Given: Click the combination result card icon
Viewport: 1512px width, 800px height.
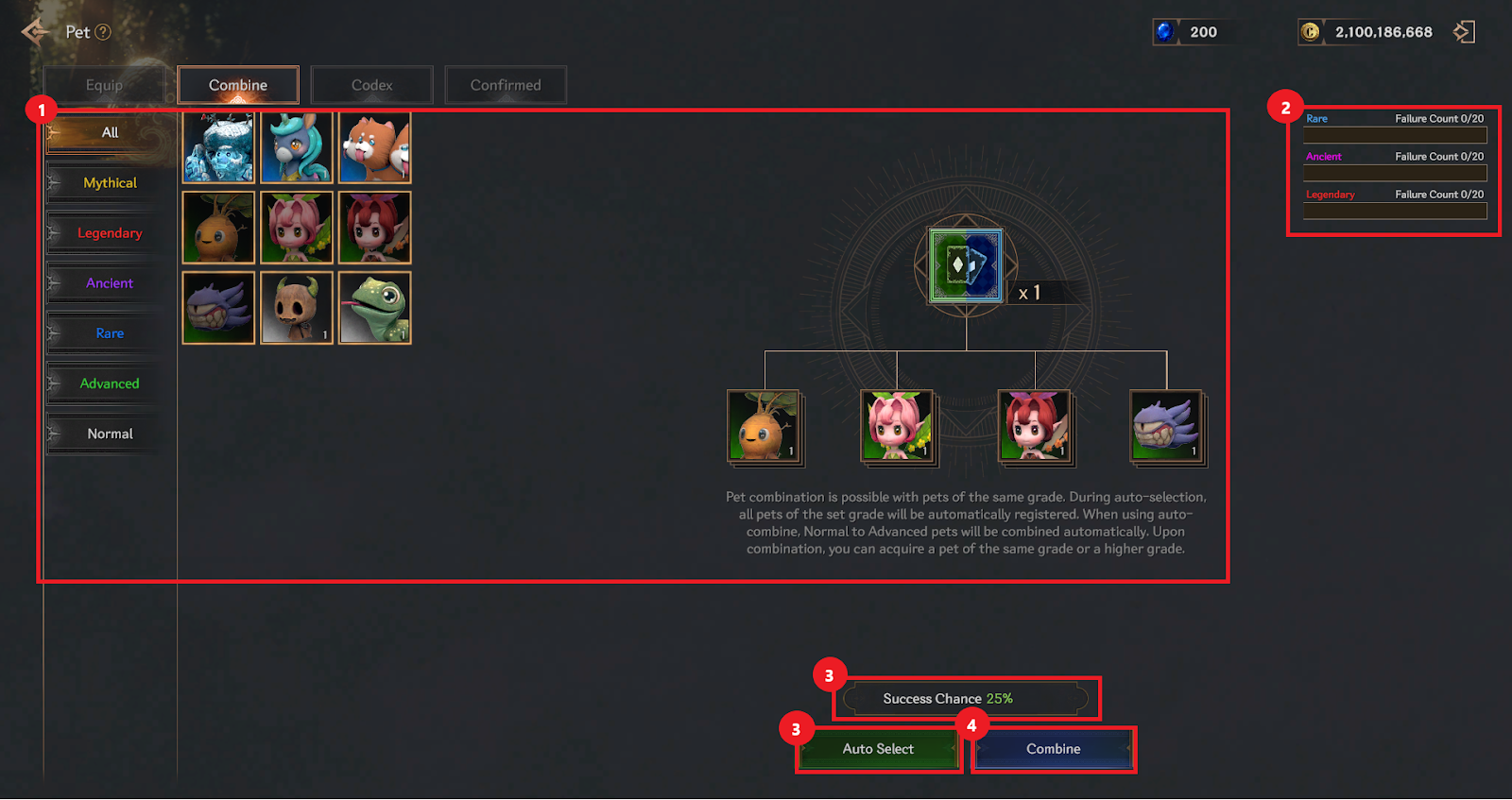Looking at the screenshot, I should click(966, 265).
